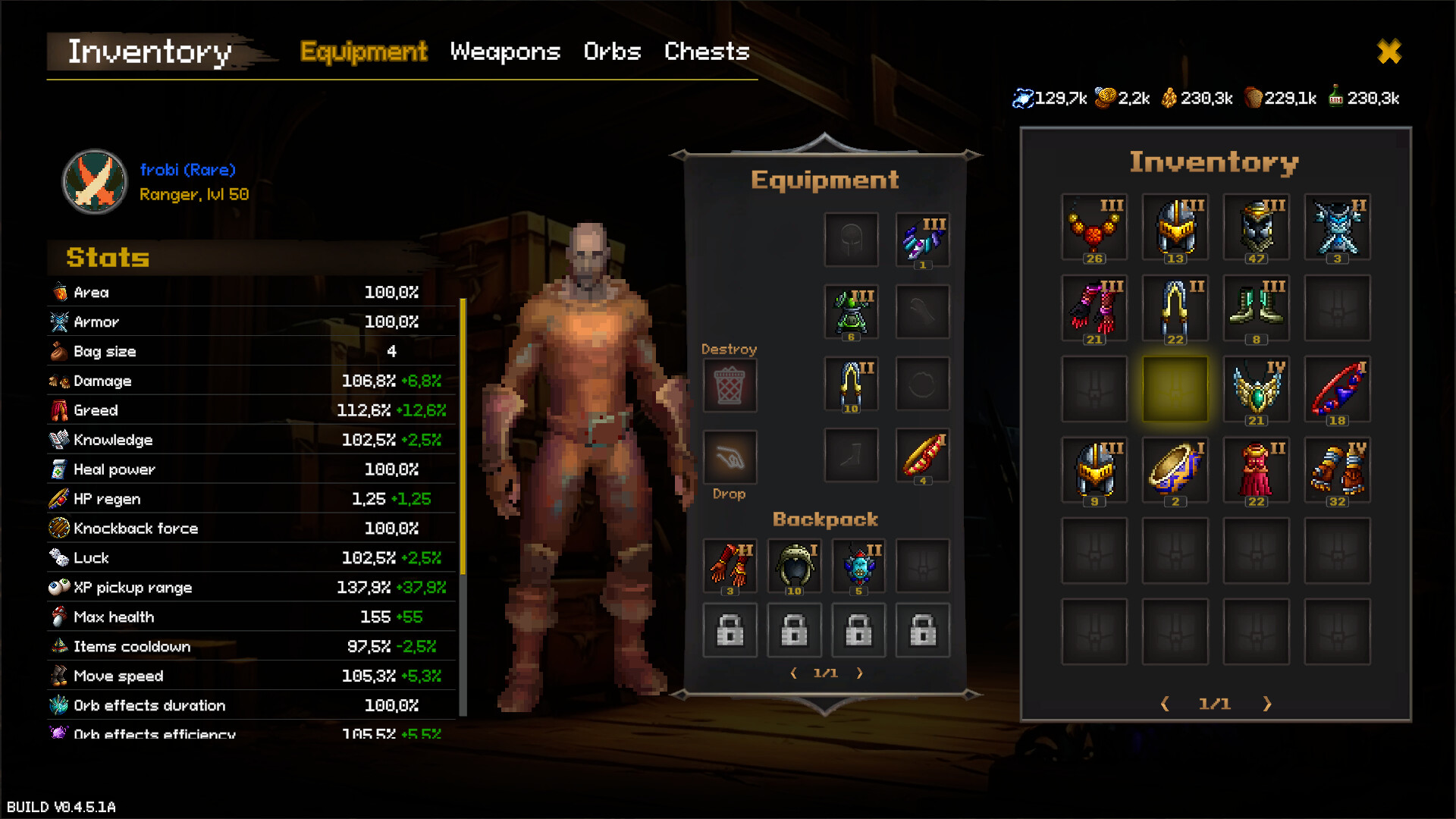Select the rank III chest armor in Equipment
Screen dimensions: 1456x819
pos(851,311)
